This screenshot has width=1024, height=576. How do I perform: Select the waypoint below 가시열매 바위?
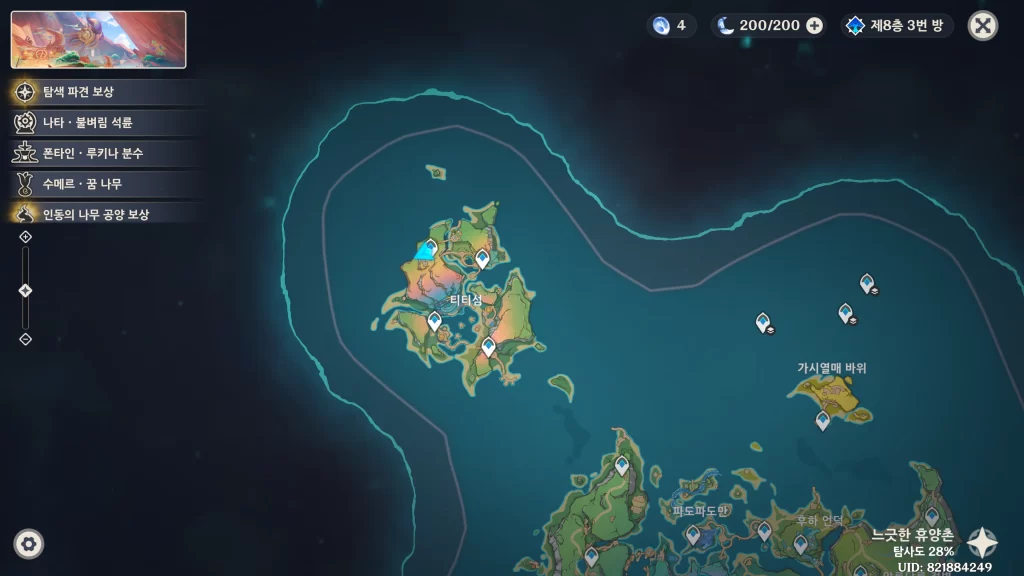coord(823,421)
